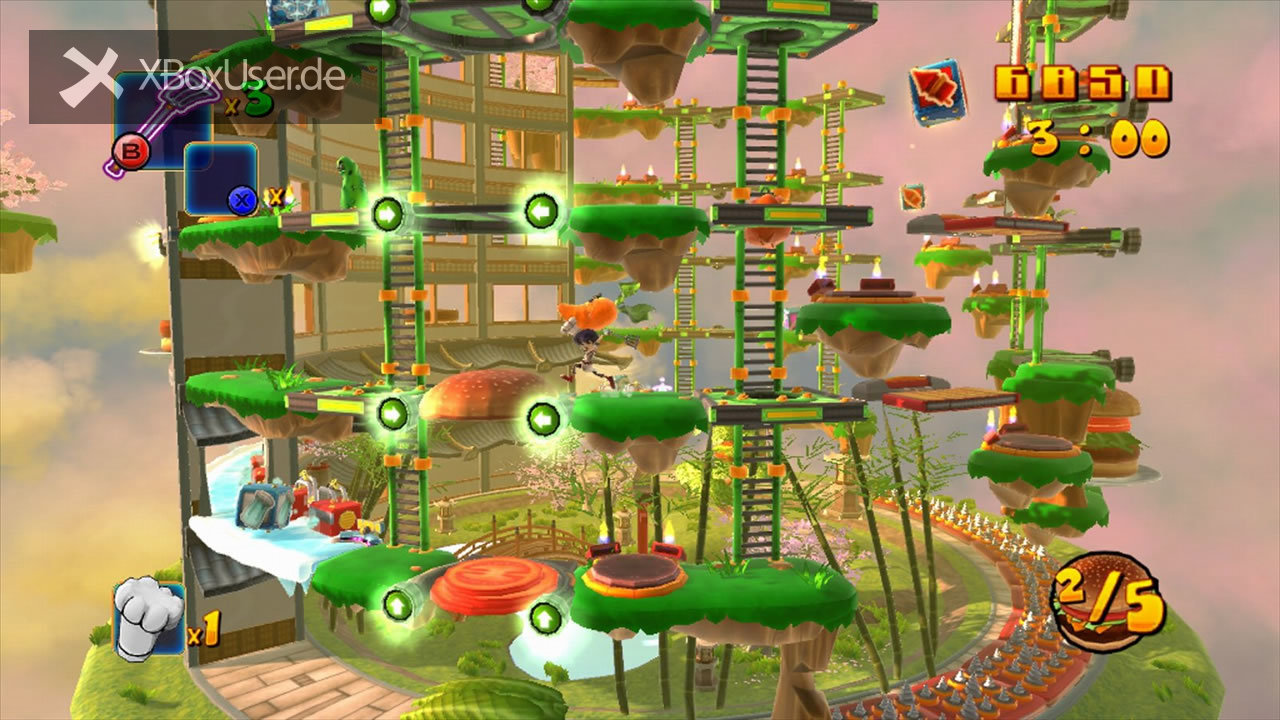
Task: Select the empty blue X item slot
Action: click(221, 179)
